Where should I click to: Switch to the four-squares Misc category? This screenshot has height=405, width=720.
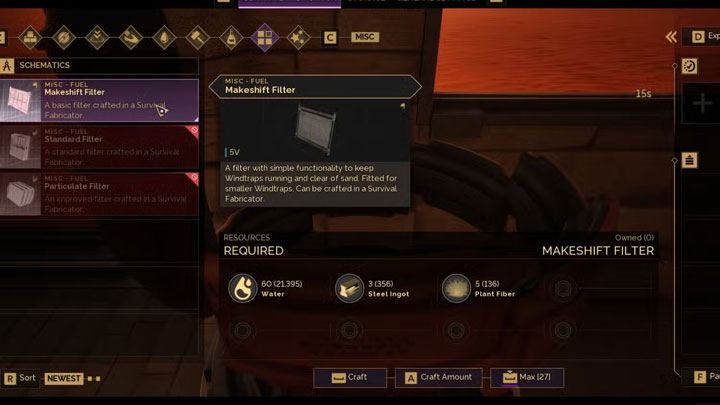[264, 38]
